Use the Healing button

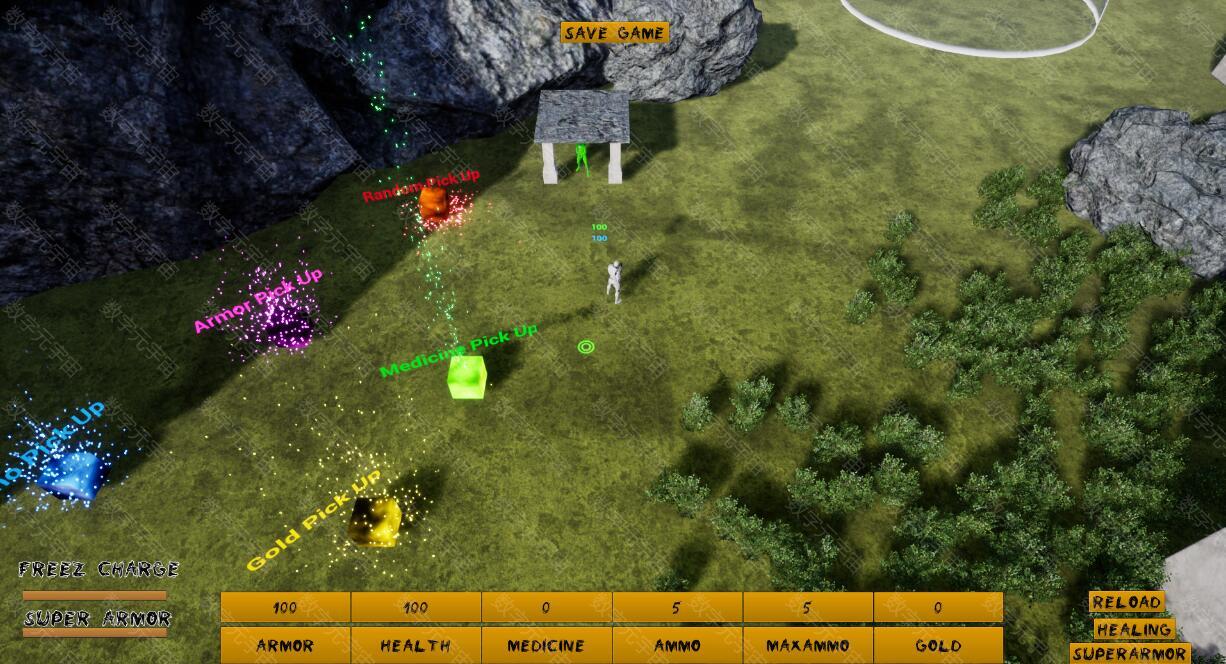click(x=1133, y=630)
